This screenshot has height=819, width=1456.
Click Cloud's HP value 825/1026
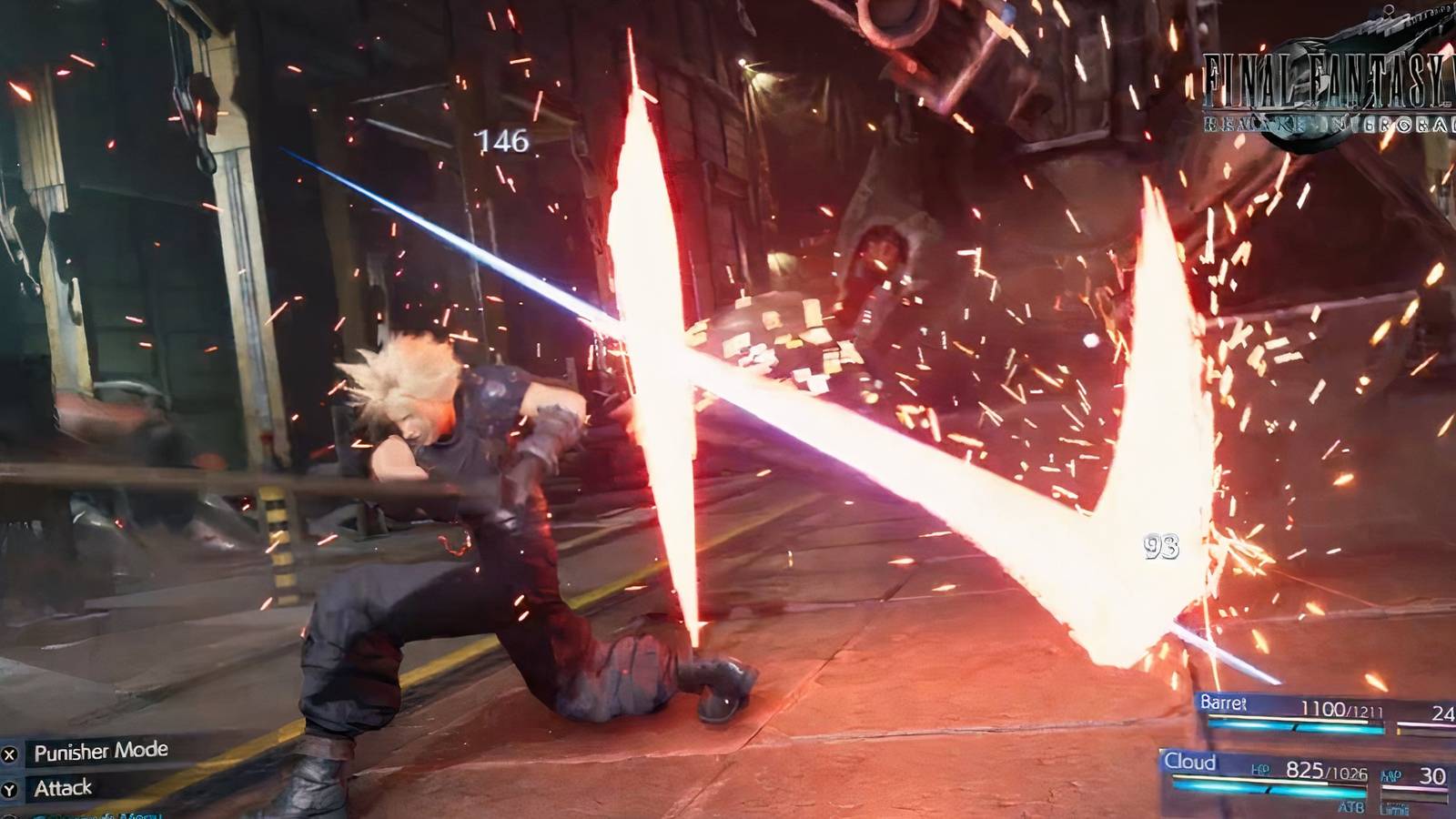pyautogui.click(x=1327, y=772)
